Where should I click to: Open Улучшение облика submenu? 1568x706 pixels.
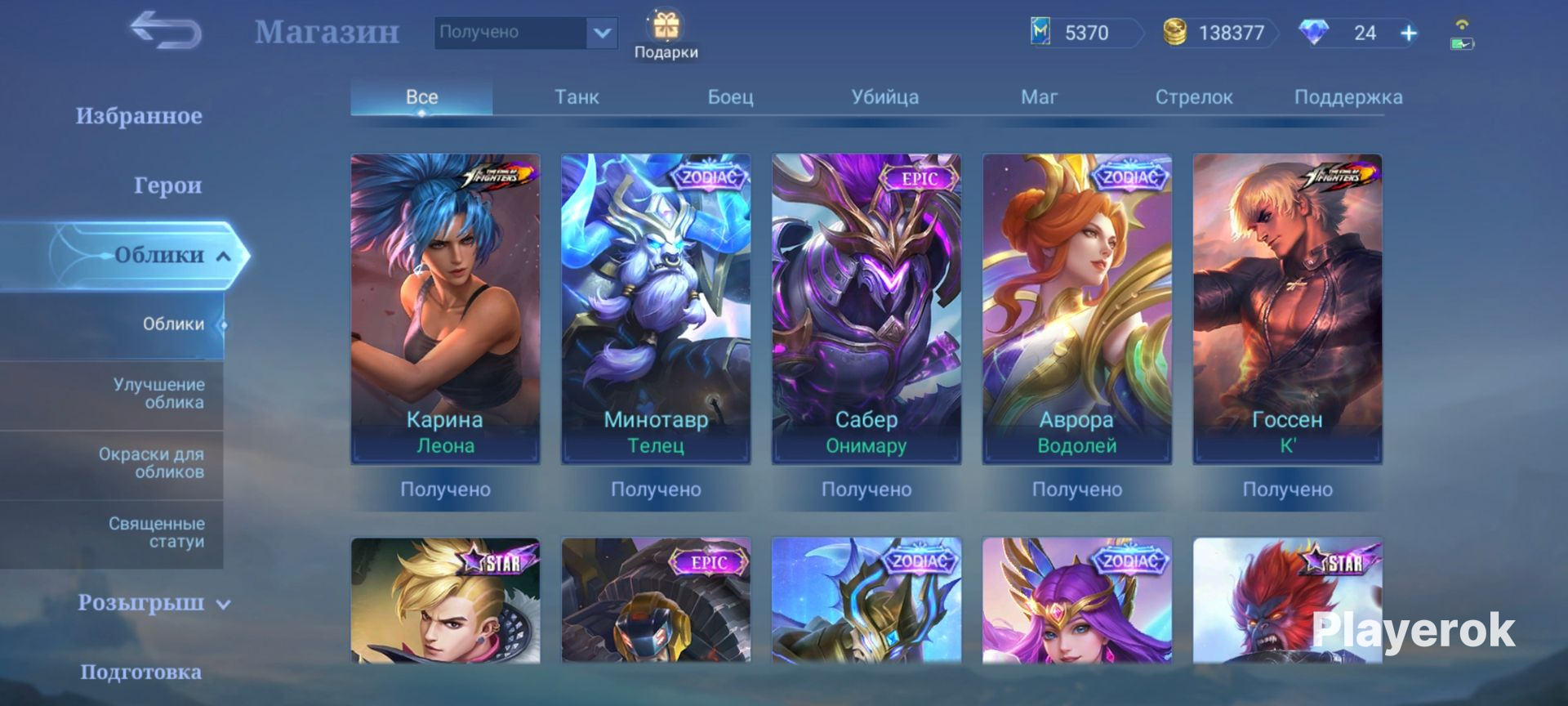(x=158, y=393)
